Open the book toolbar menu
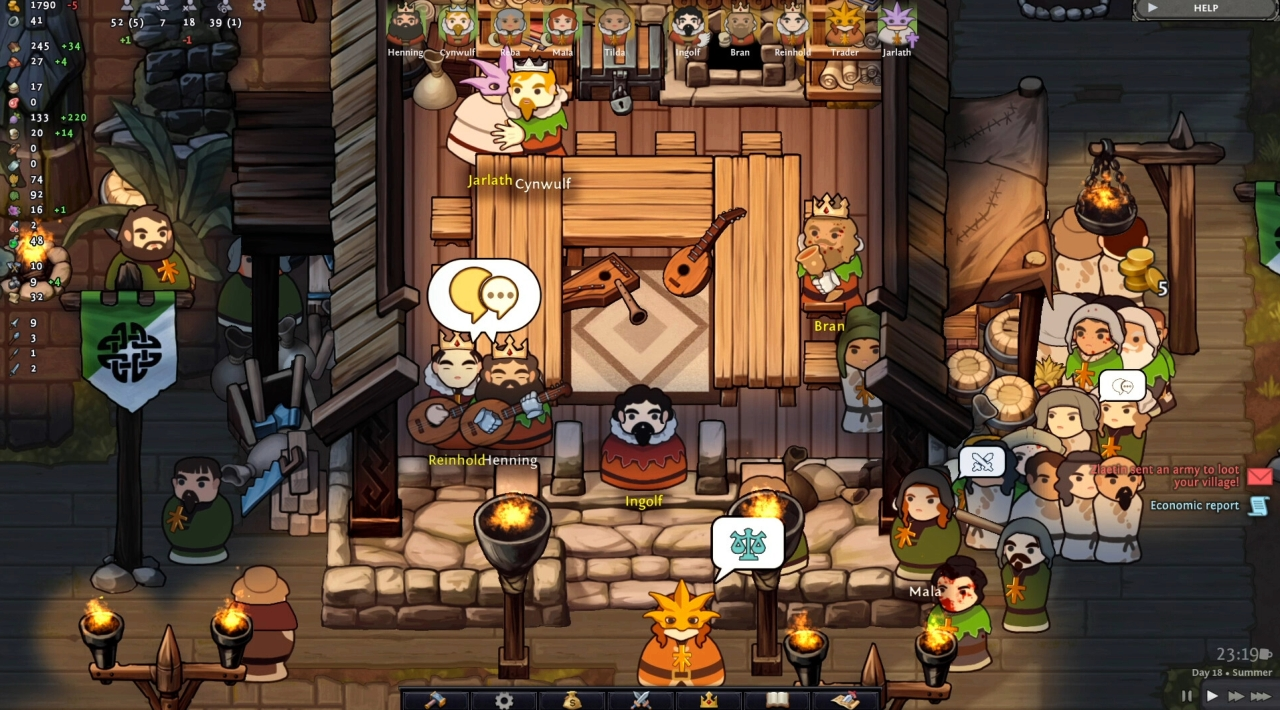 click(777, 699)
